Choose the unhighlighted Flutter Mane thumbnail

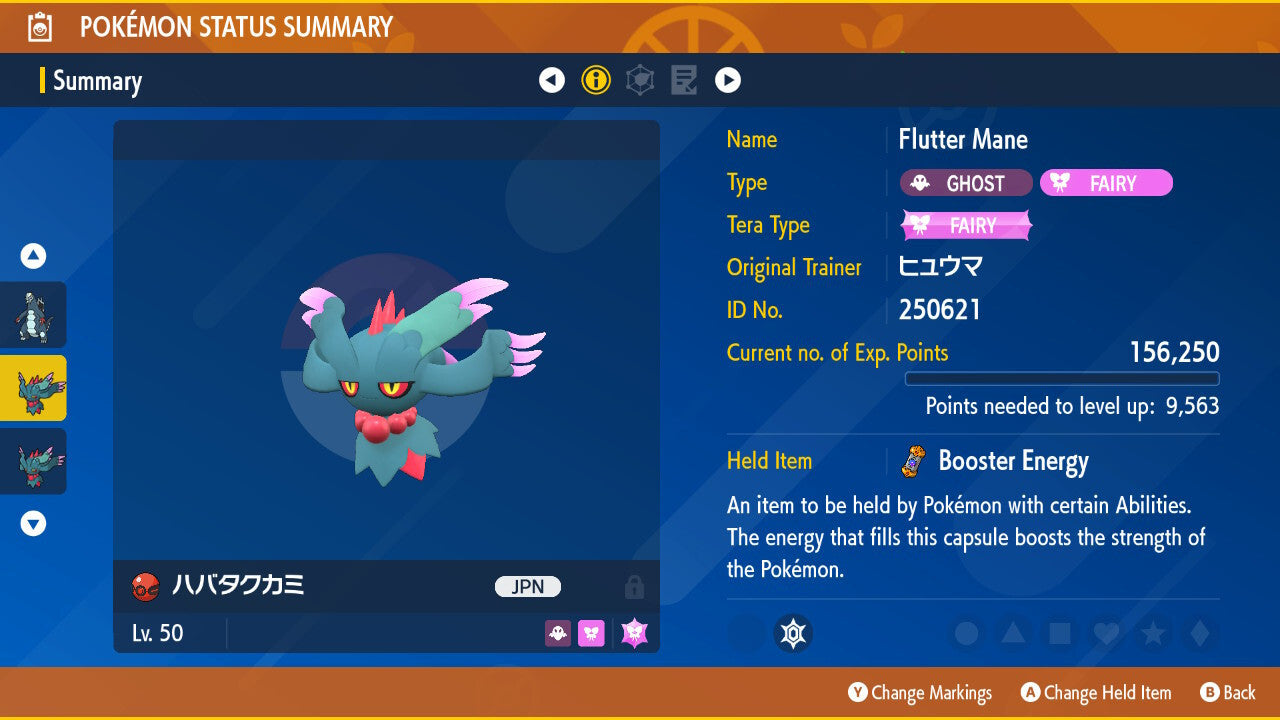click(x=33, y=461)
